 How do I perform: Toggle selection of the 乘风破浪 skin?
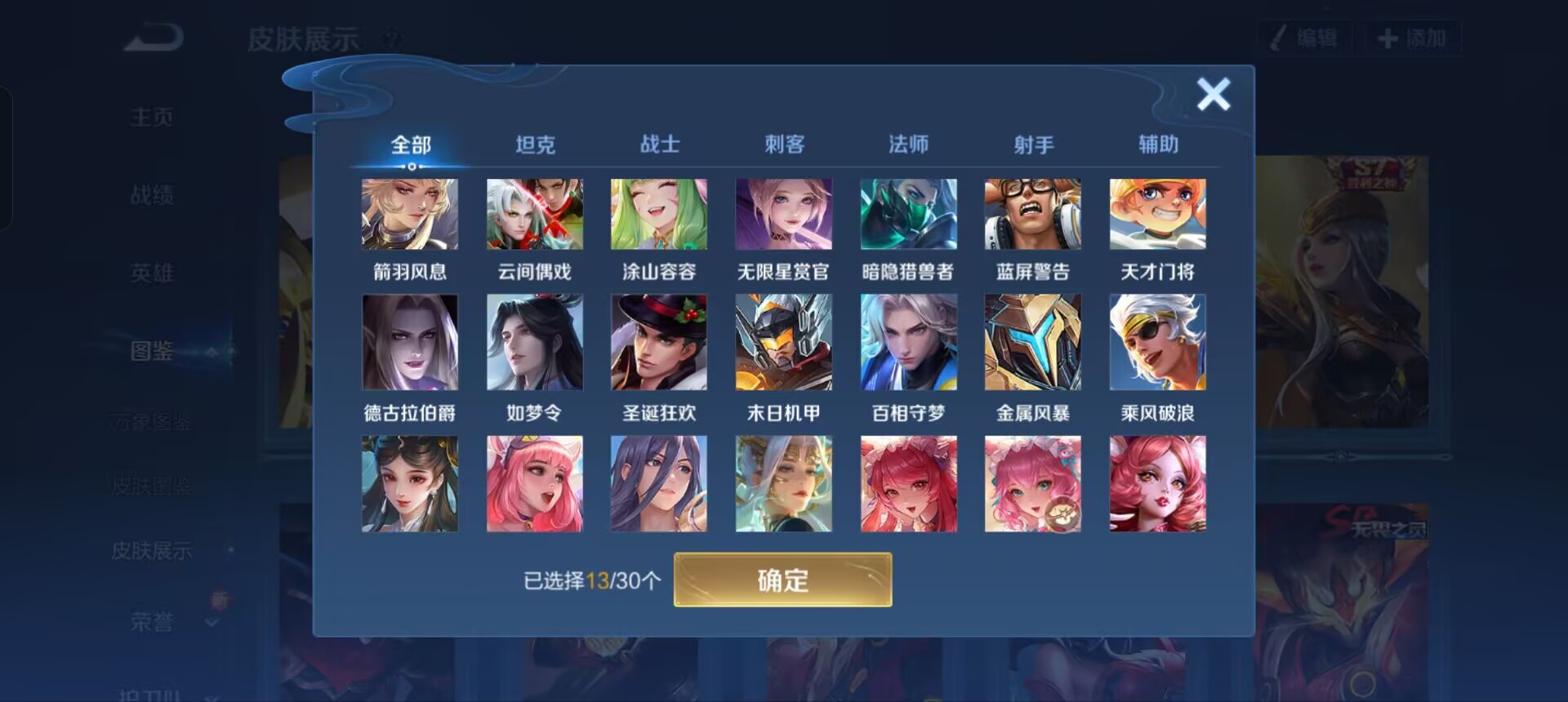coord(1157,342)
